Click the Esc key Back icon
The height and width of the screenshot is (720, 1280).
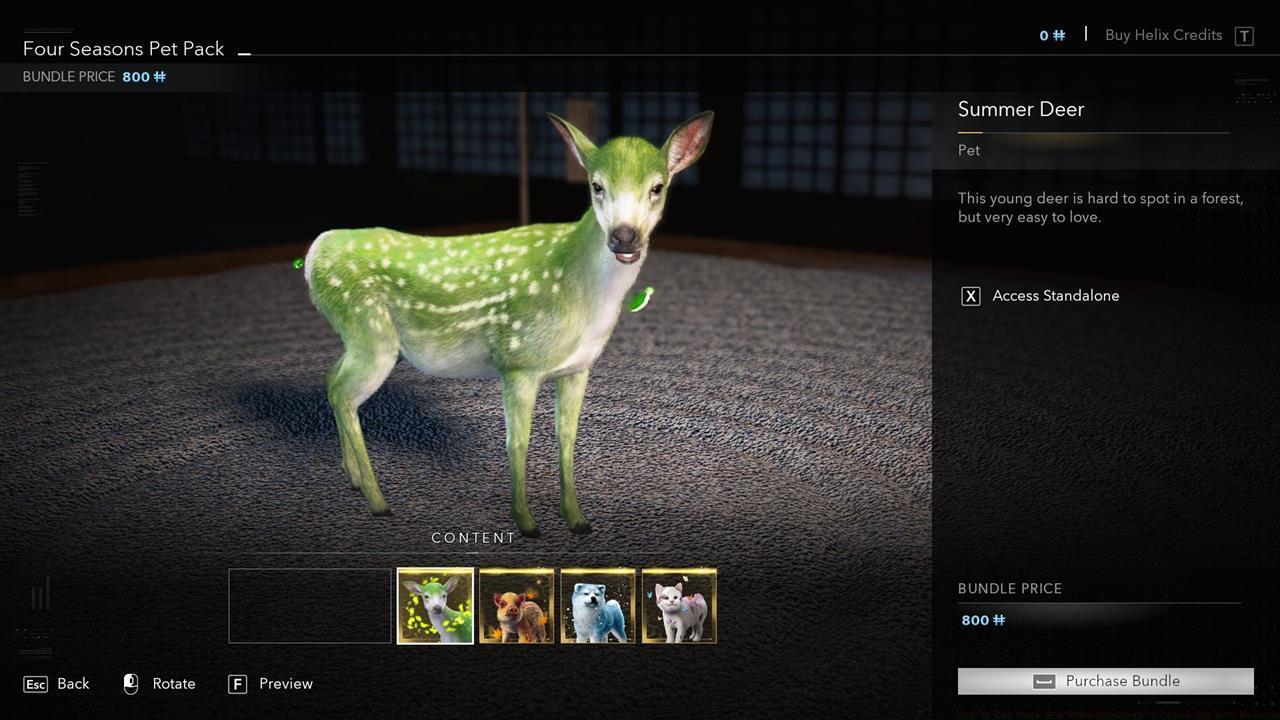(x=35, y=683)
